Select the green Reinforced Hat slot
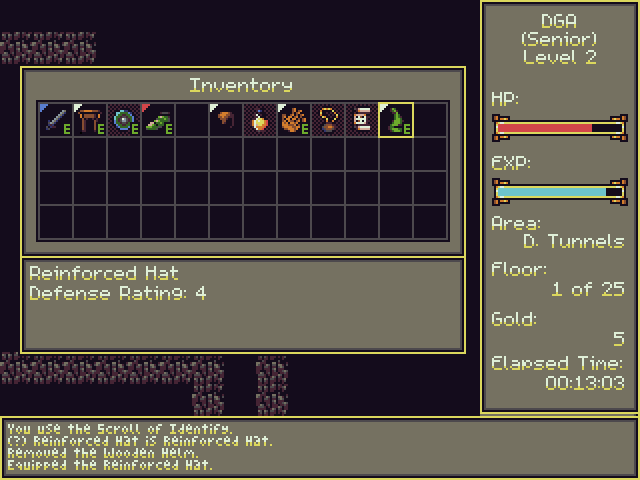 pos(396,120)
